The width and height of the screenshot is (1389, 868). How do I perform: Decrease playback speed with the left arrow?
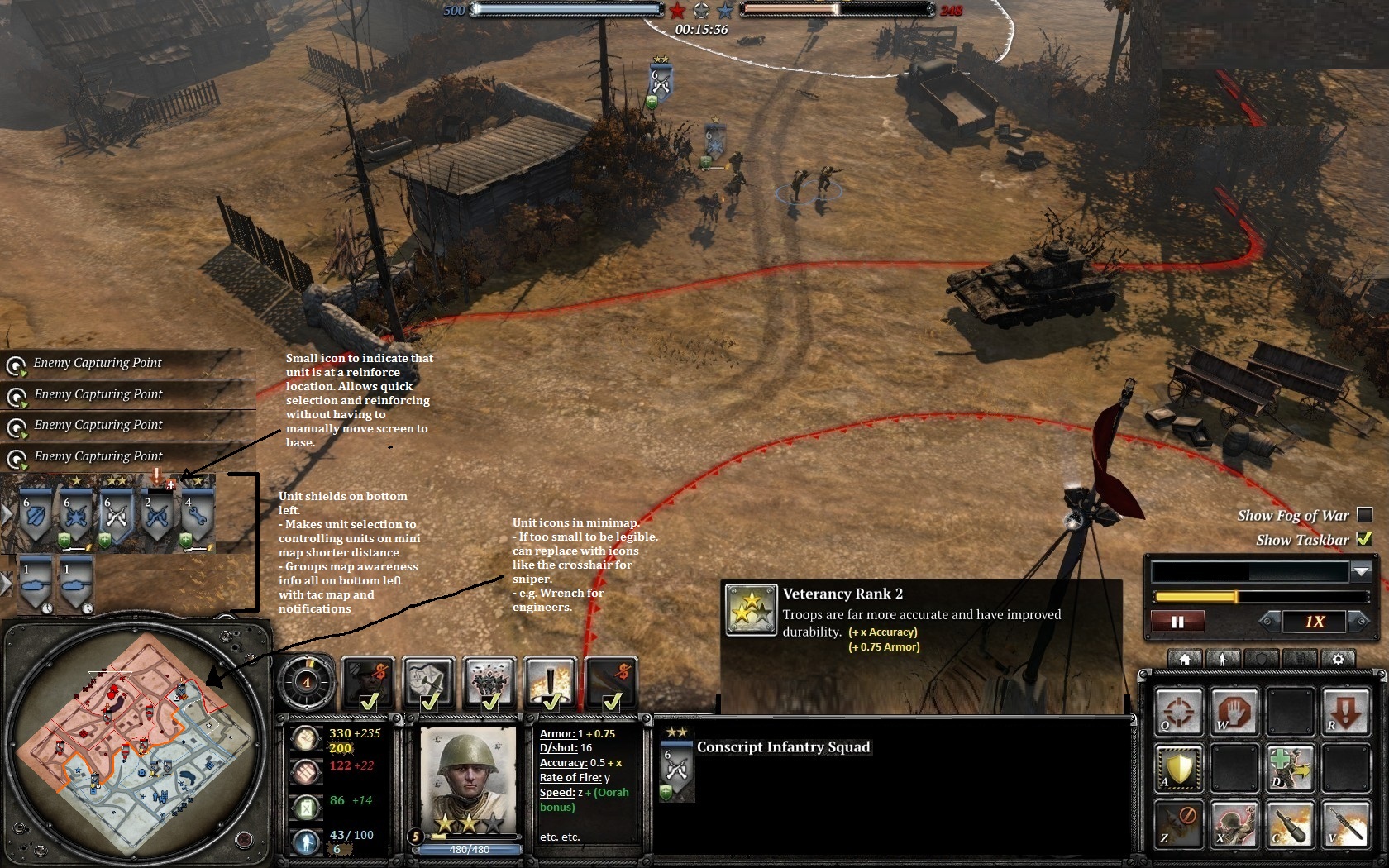[1268, 621]
